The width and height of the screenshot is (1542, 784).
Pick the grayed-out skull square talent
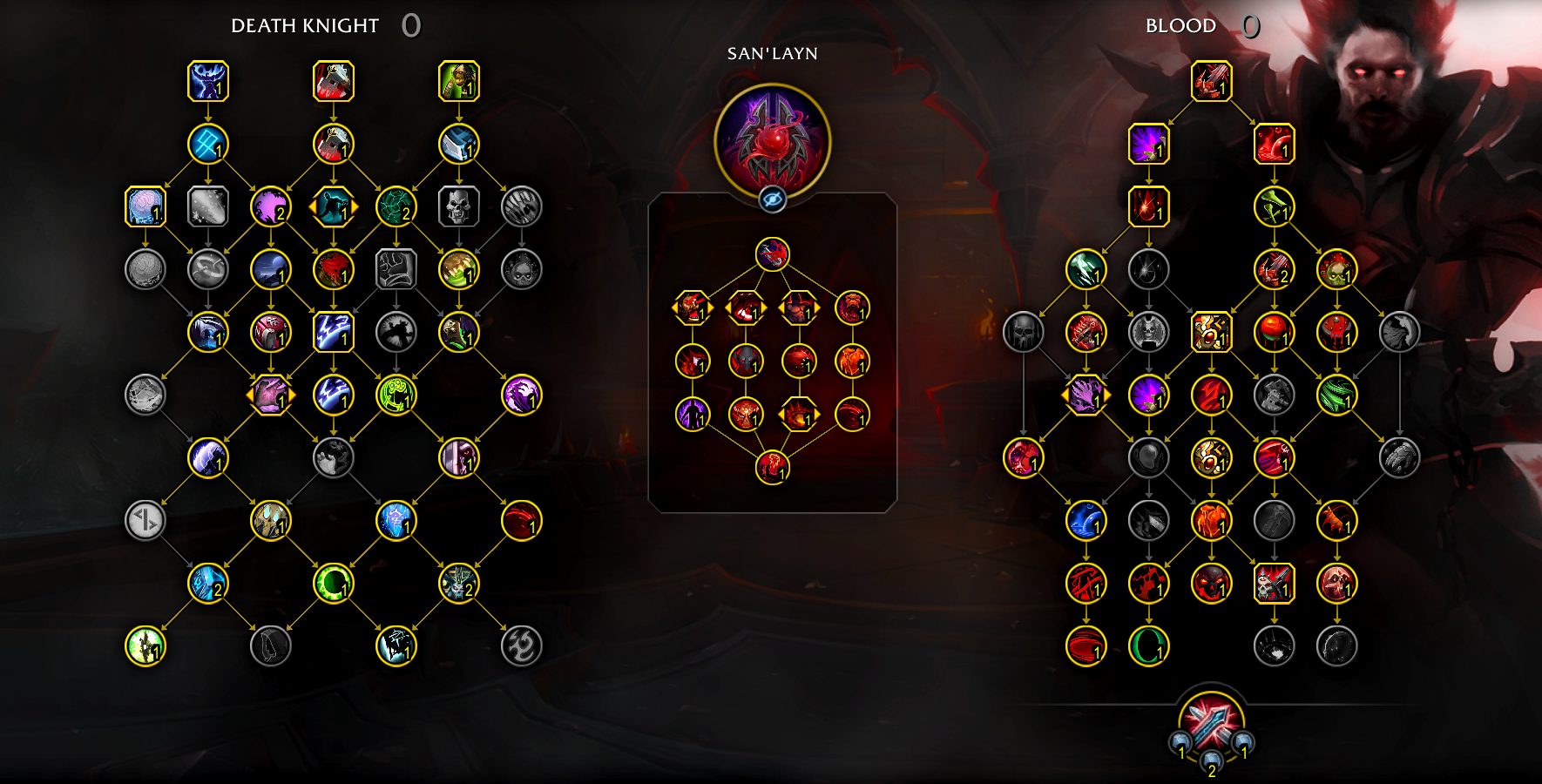pos(459,207)
